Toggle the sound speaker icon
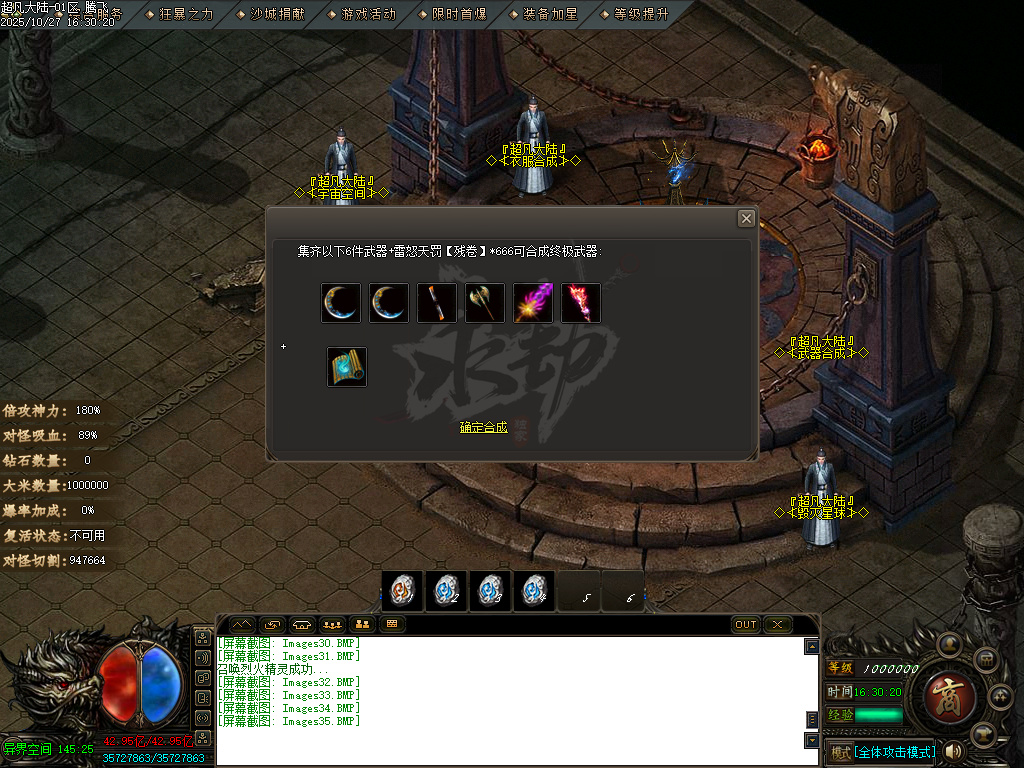Viewport: 1024px width, 768px height. click(952, 751)
